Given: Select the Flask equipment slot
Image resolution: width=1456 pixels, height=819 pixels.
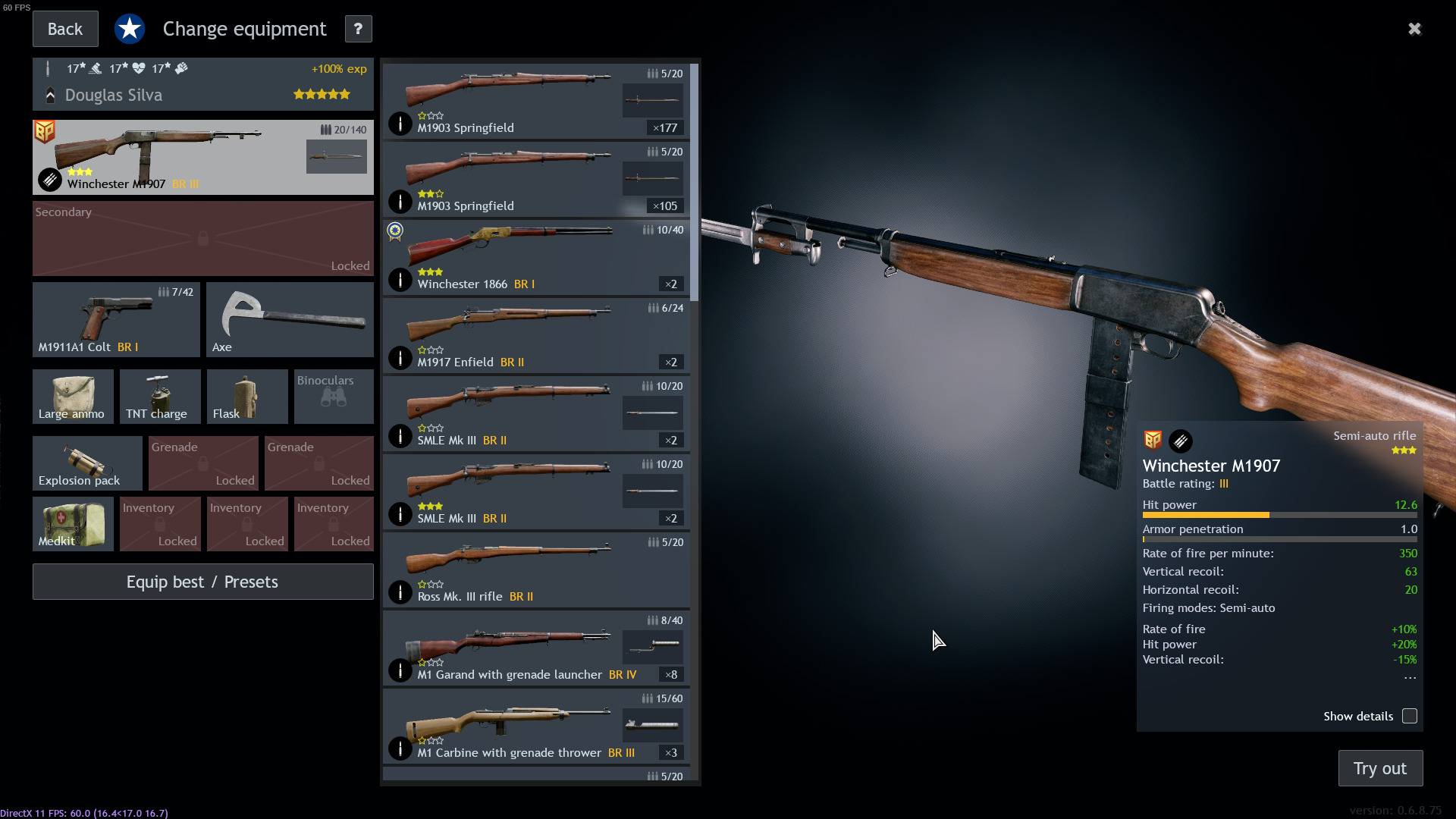Looking at the screenshot, I should [246, 396].
